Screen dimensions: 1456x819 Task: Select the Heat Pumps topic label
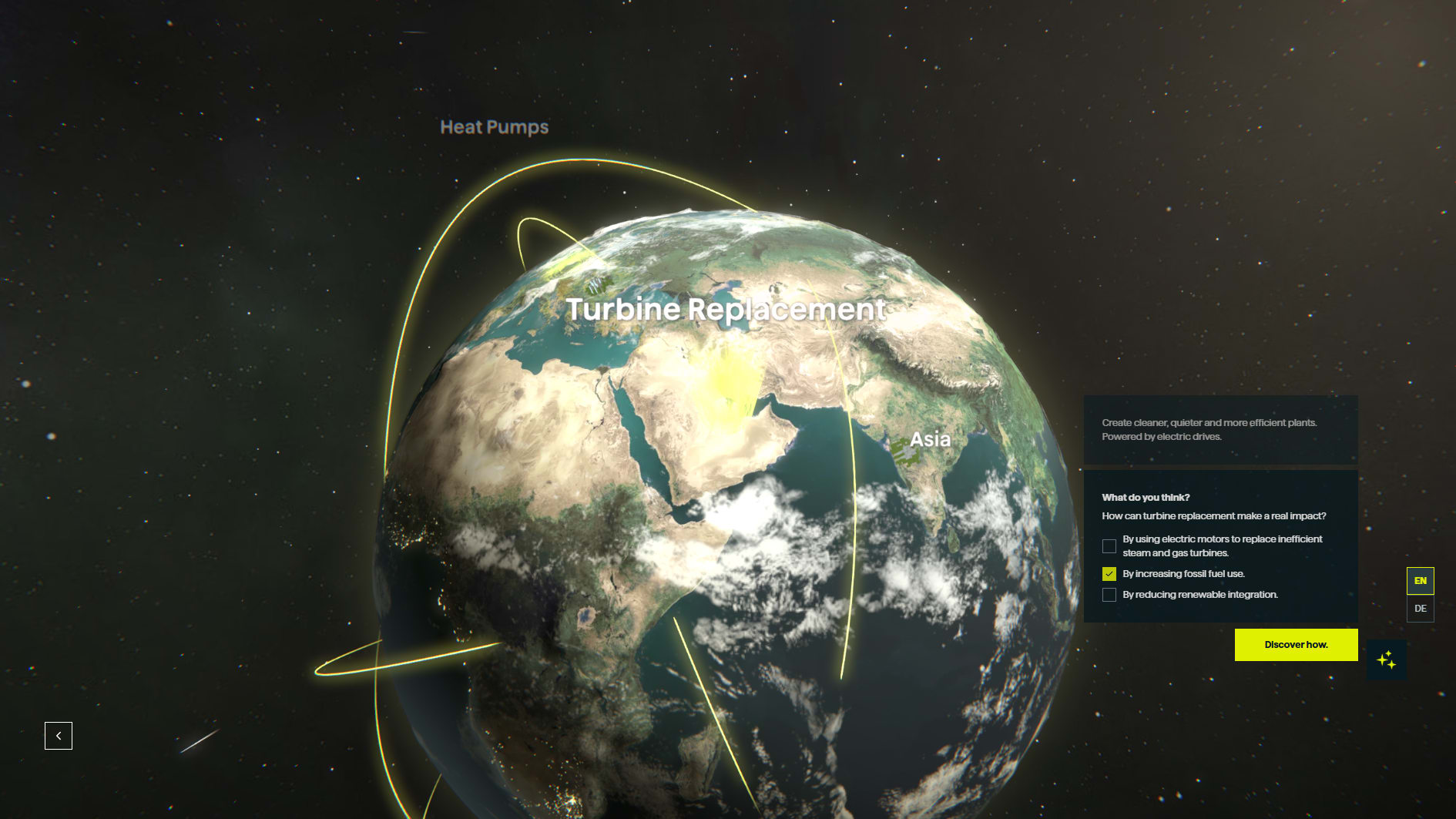tap(494, 127)
